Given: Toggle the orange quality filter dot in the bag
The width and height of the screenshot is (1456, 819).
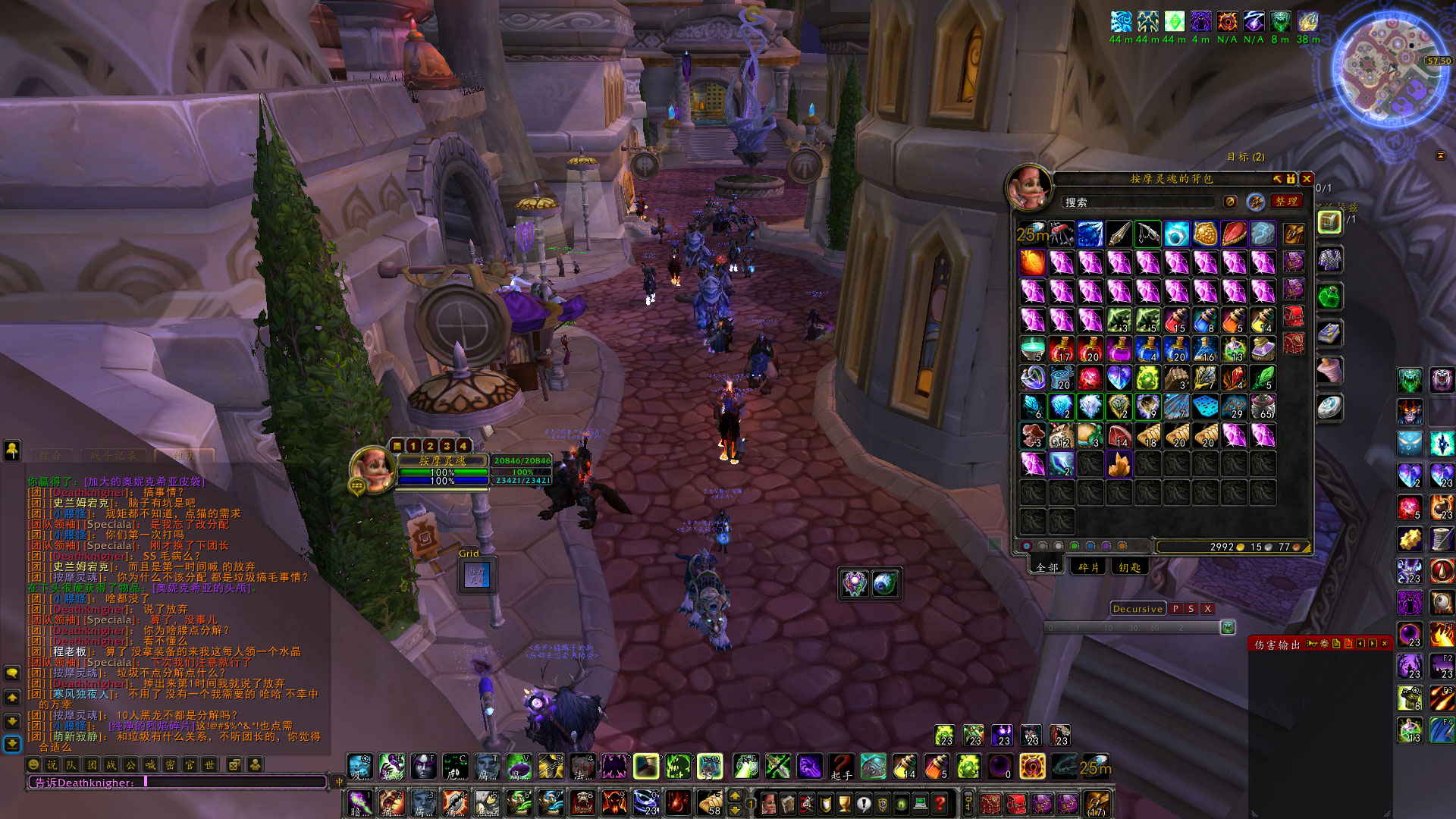Looking at the screenshot, I should (x=1122, y=546).
